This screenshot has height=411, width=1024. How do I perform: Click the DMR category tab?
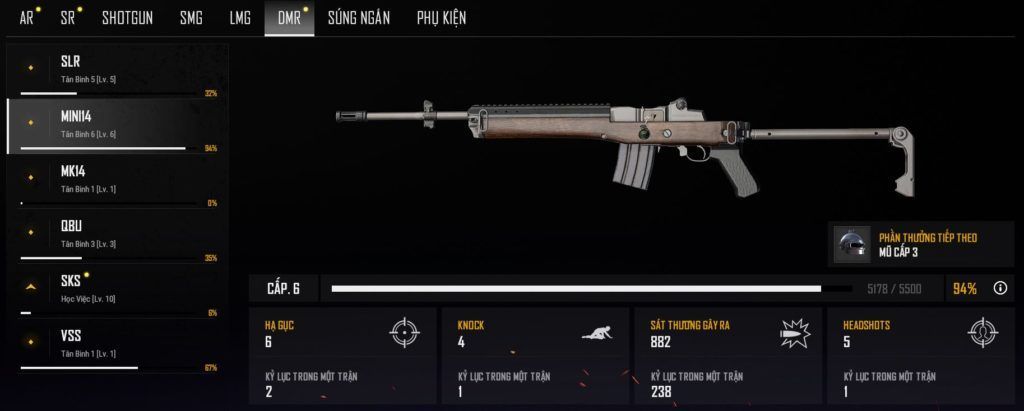[x=289, y=17]
